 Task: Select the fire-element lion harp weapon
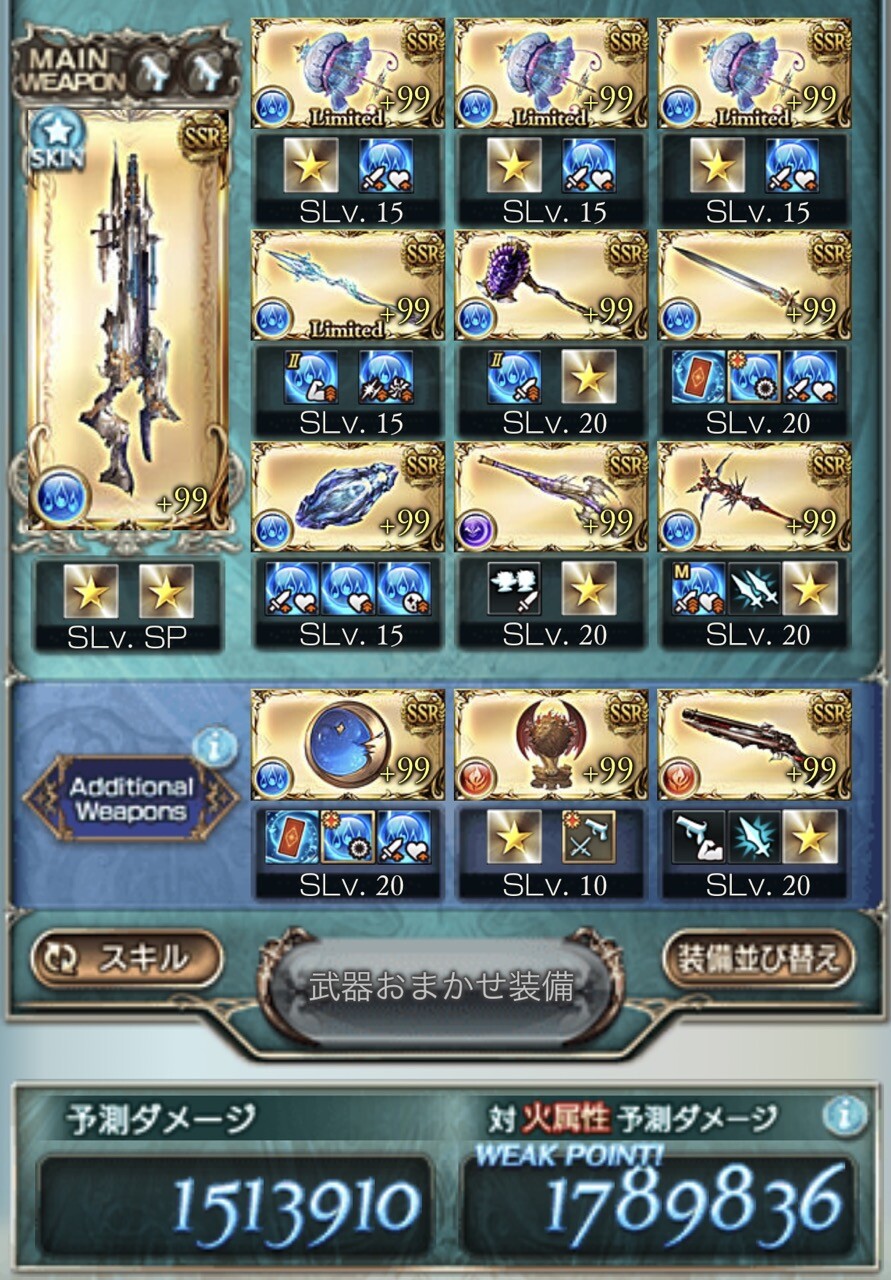551,745
